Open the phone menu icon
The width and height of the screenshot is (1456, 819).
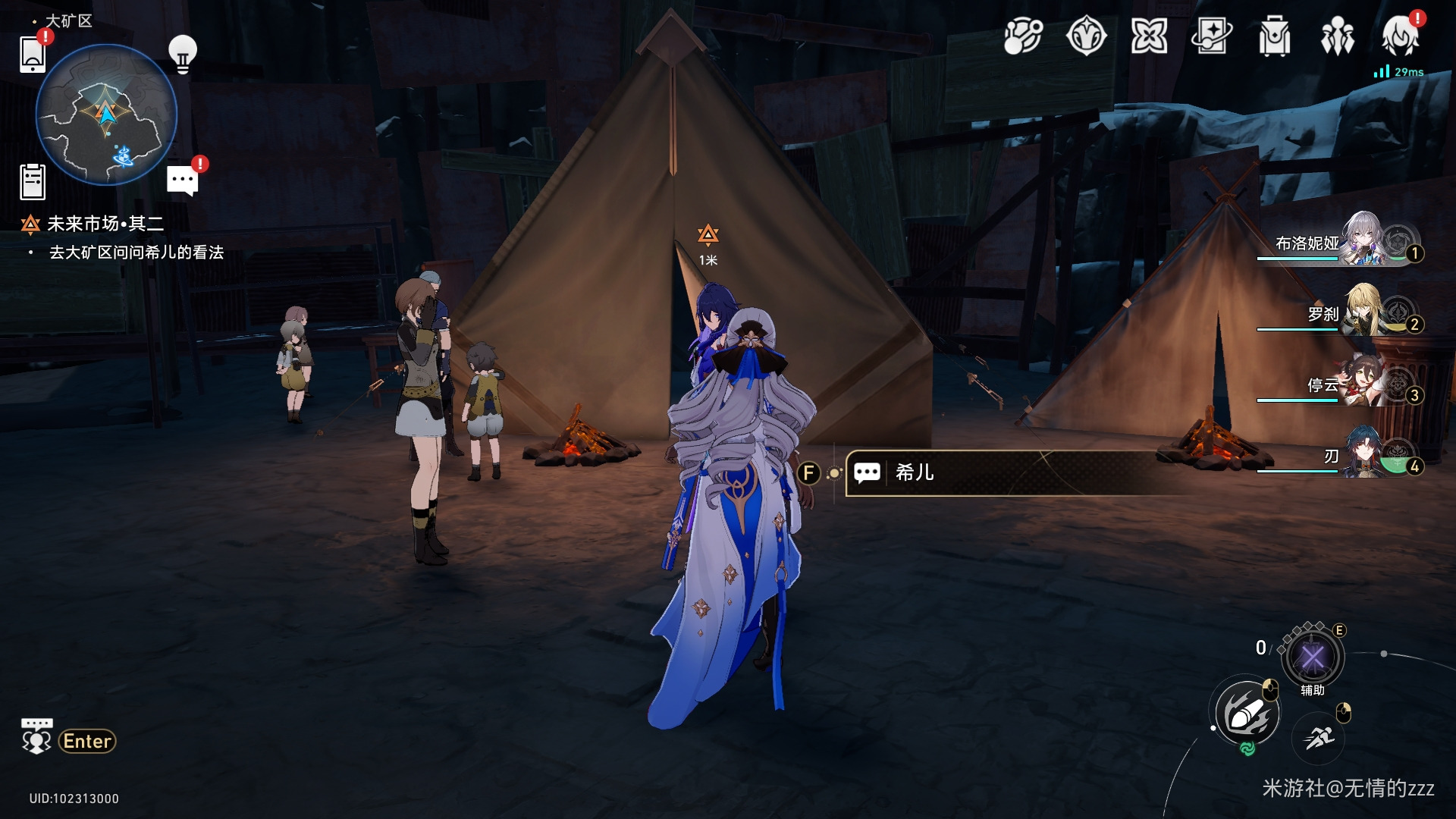pyautogui.click(x=33, y=53)
